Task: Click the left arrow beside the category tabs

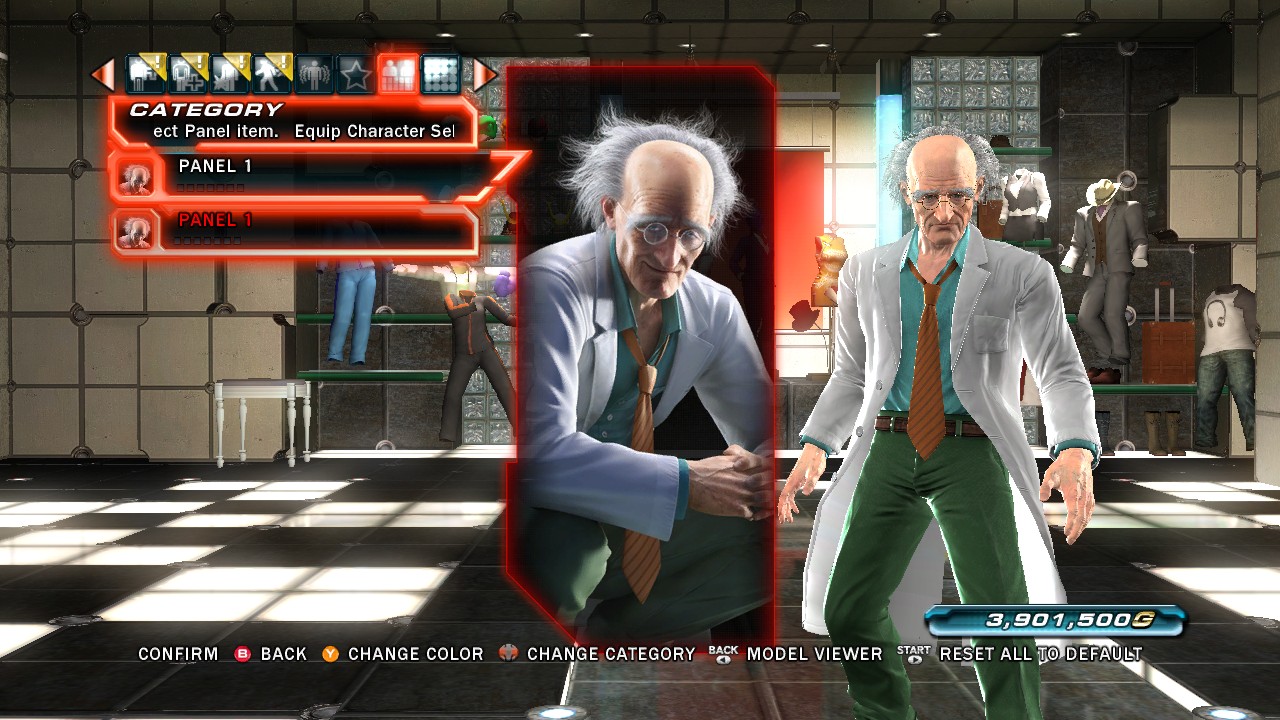Action: pyautogui.click(x=102, y=74)
